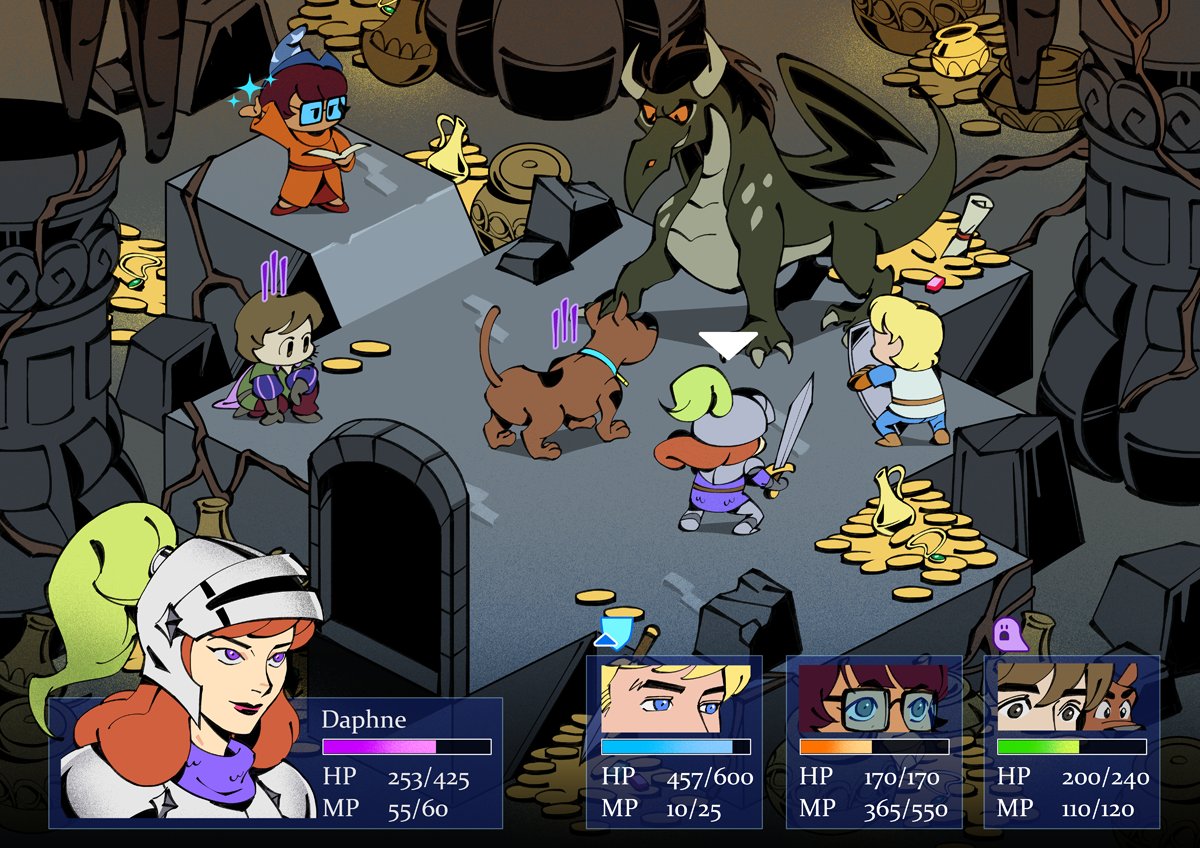
Task: Pick the Shaggy and Scooby status card
Action: (x=1072, y=741)
